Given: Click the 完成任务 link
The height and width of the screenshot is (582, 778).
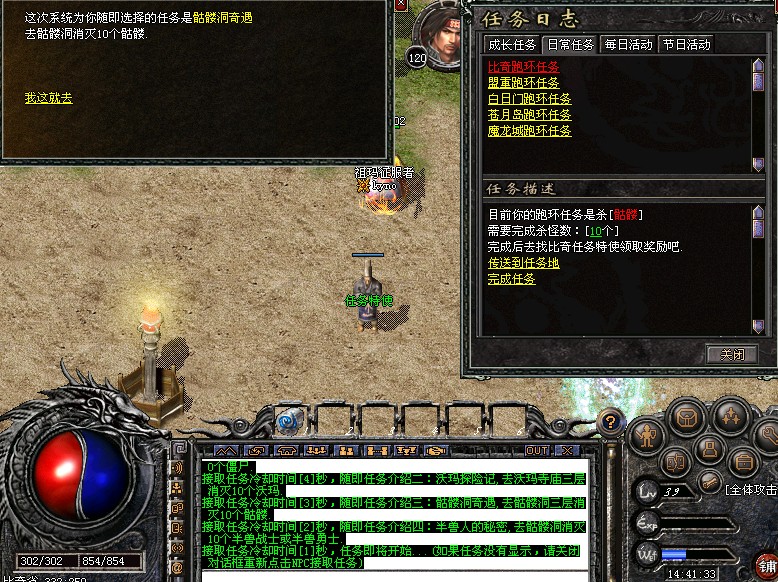Looking at the screenshot, I should tap(511, 279).
